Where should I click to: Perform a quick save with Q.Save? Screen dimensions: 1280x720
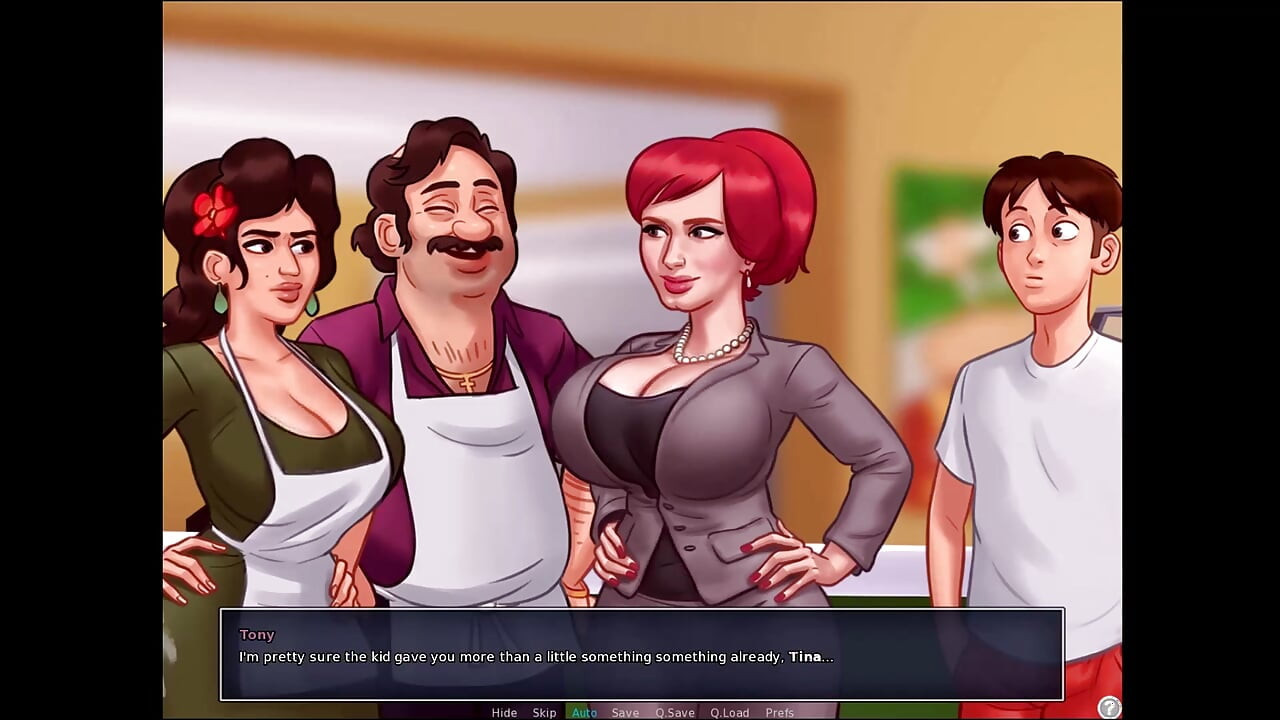(x=674, y=713)
